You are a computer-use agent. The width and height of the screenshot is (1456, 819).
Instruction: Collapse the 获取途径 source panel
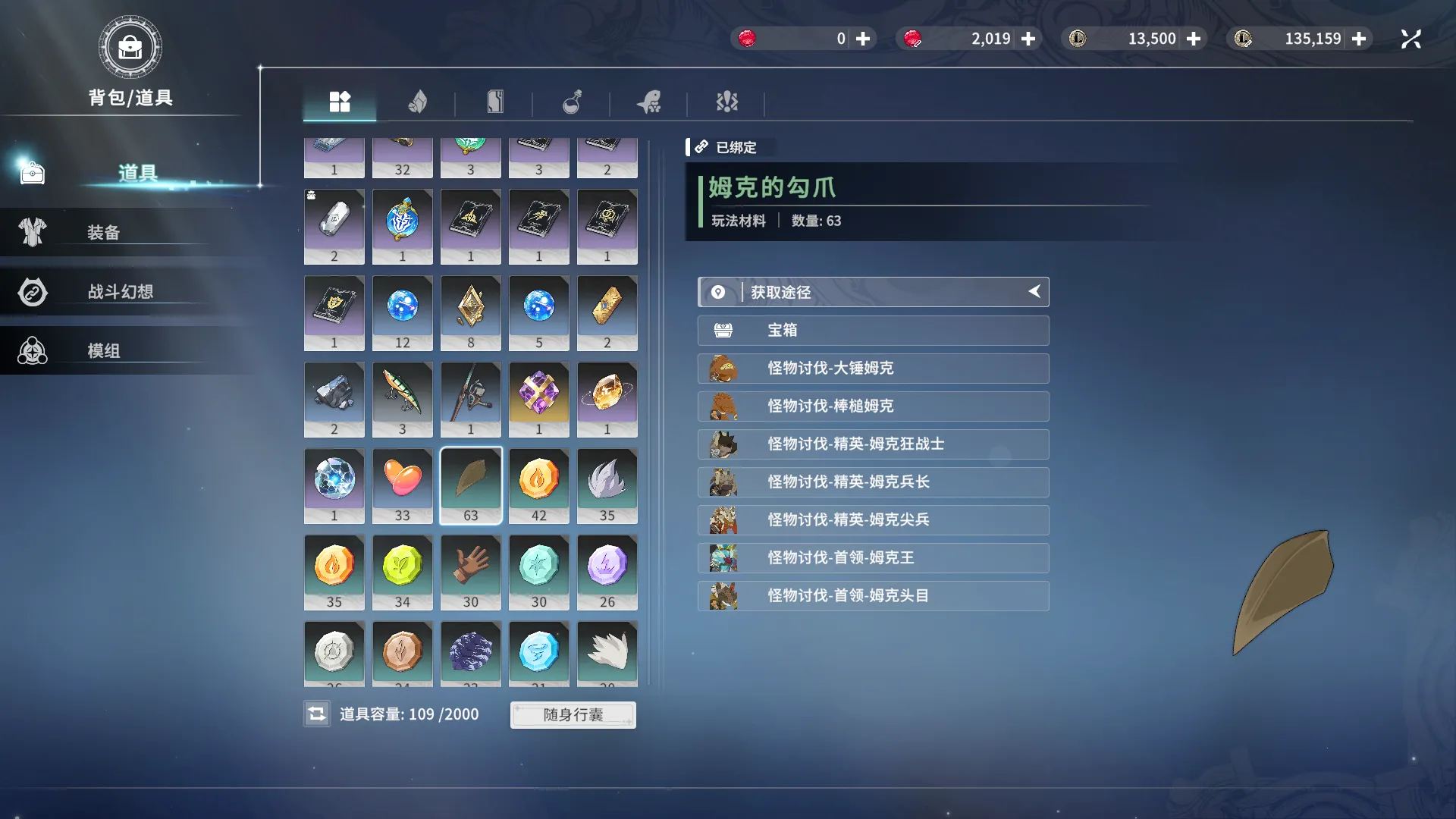click(1034, 292)
